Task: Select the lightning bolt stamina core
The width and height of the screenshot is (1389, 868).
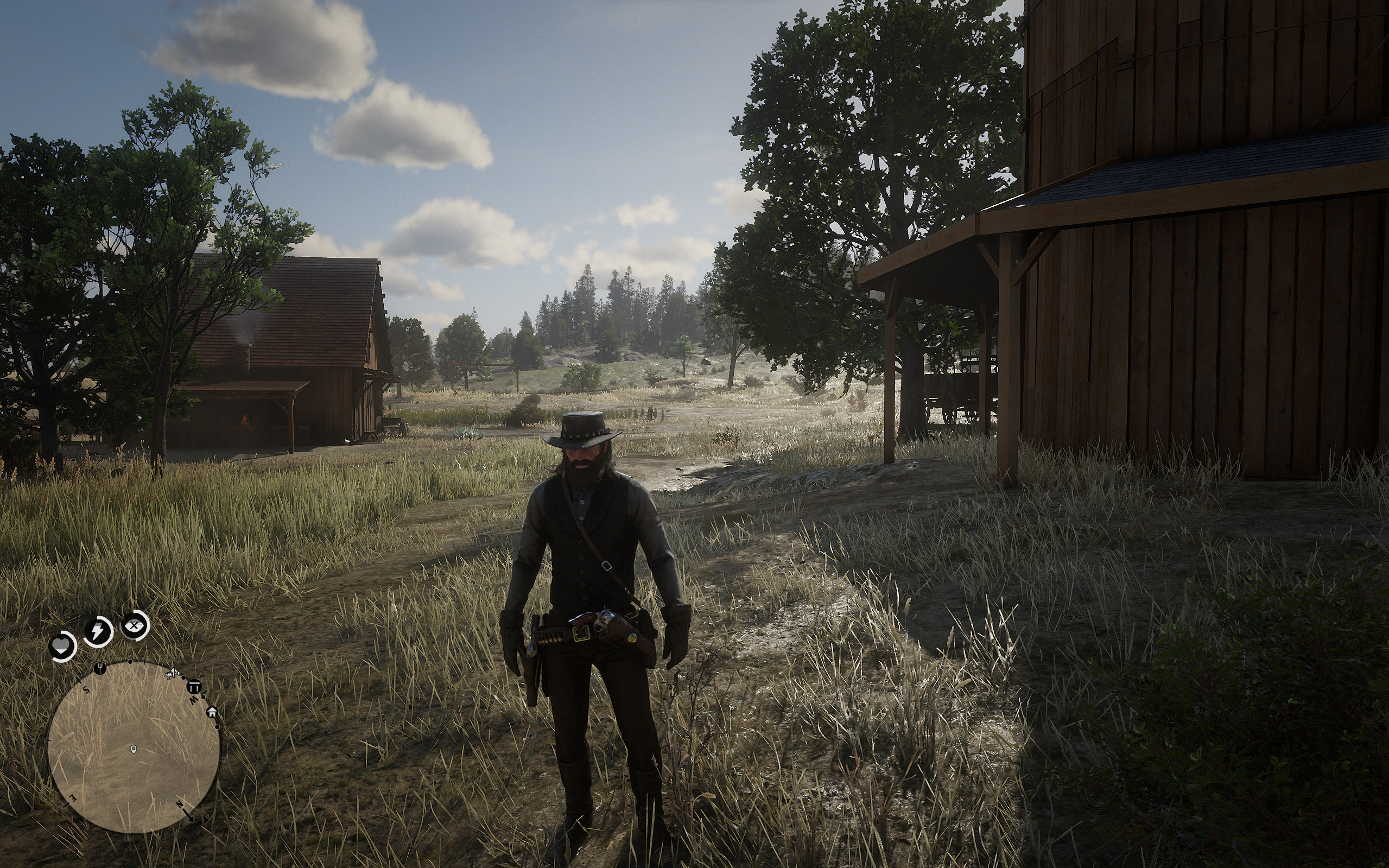Action: click(98, 631)
